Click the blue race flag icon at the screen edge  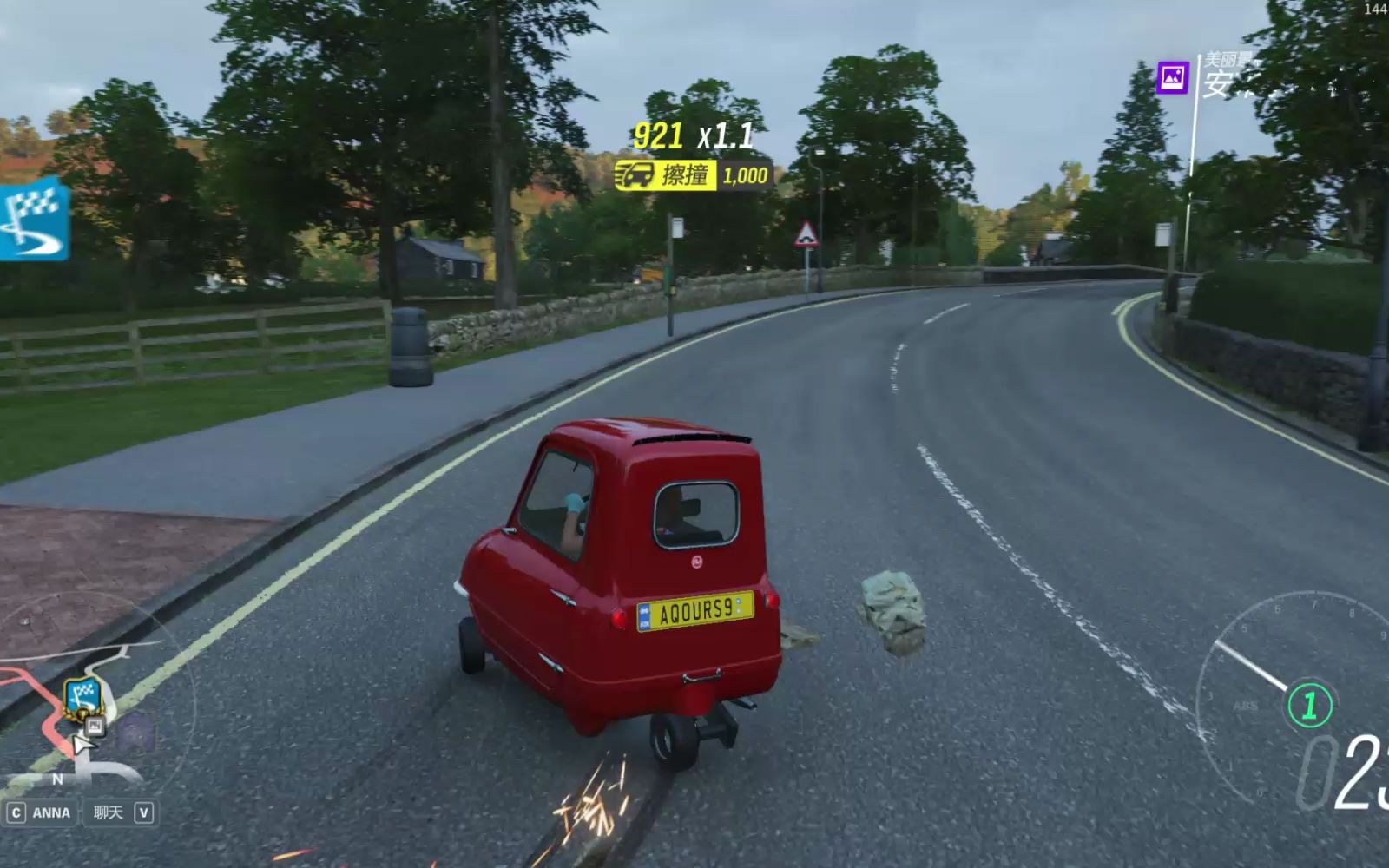(32, 219)
